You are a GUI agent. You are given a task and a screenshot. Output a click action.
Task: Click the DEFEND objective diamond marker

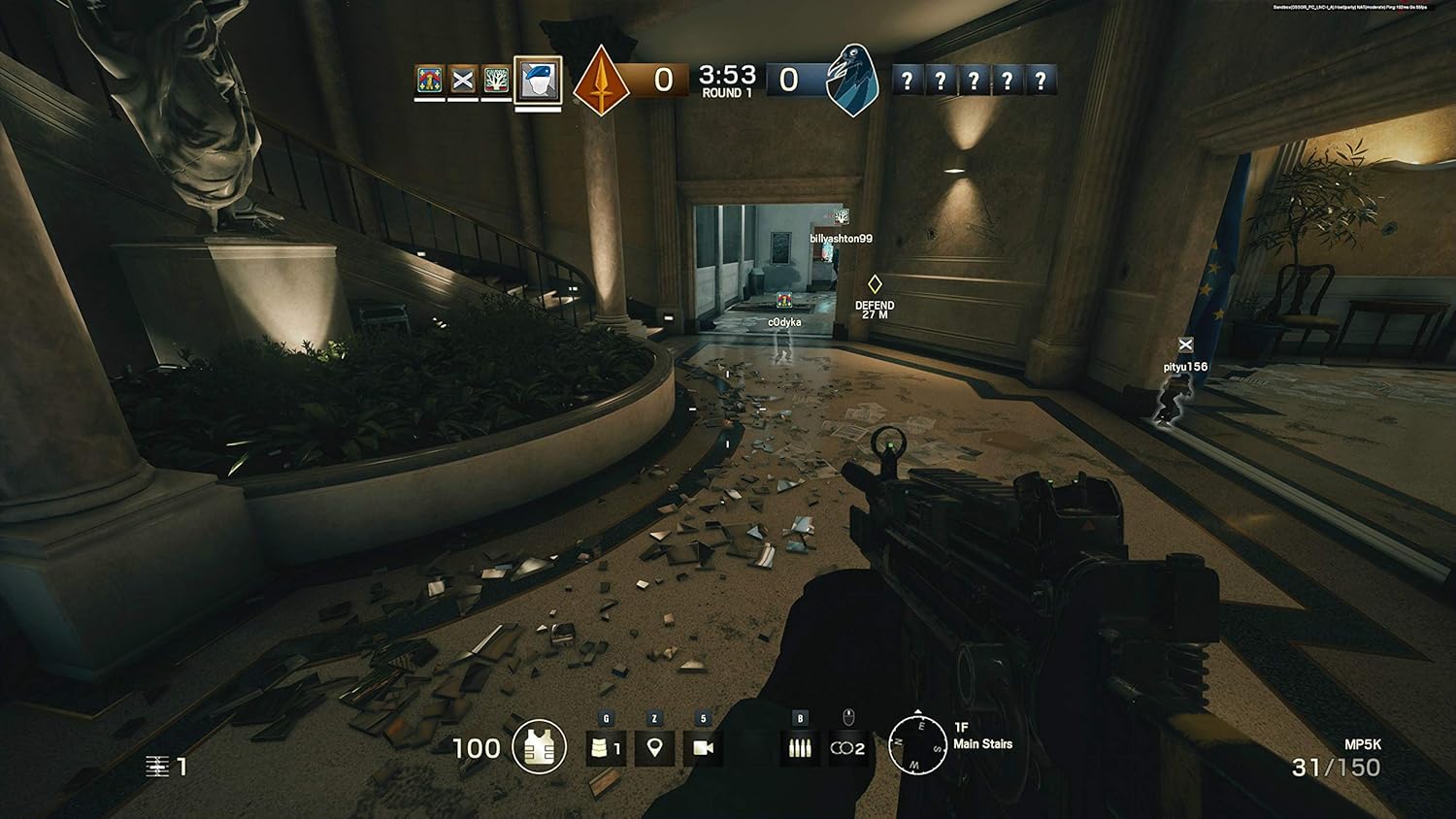pos(876,285)
